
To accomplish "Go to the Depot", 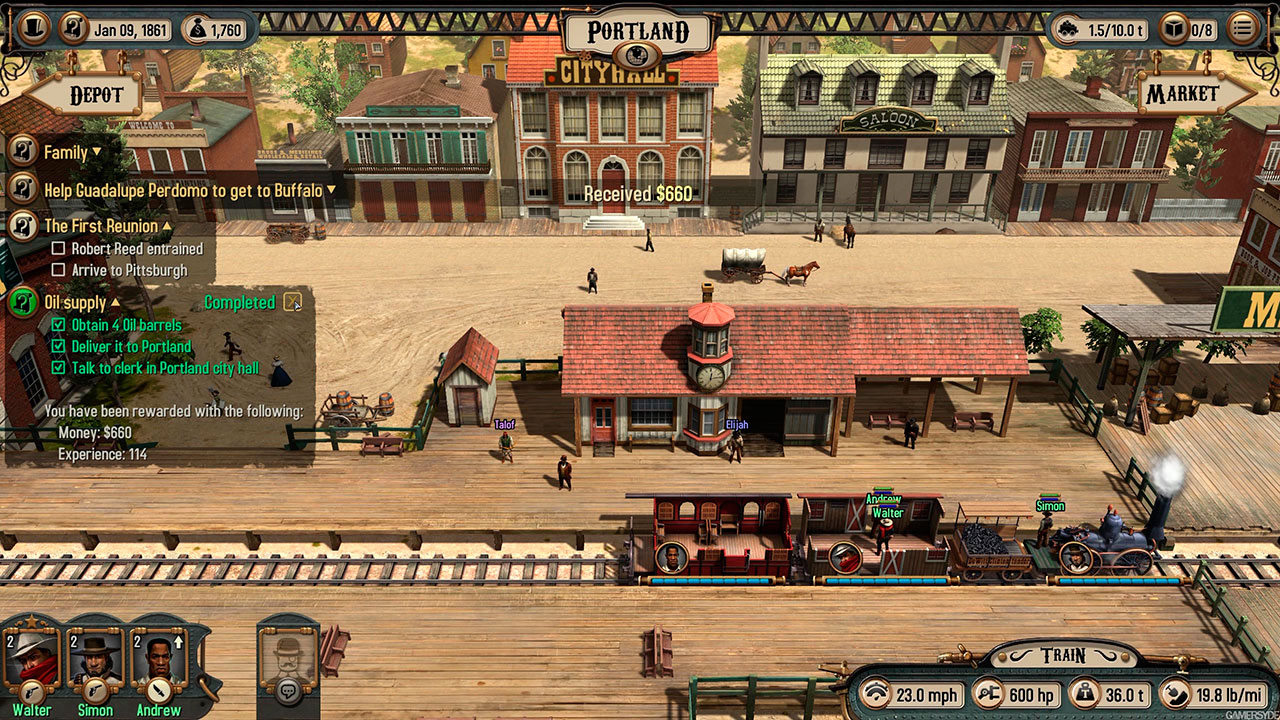I will pos(96,96).
